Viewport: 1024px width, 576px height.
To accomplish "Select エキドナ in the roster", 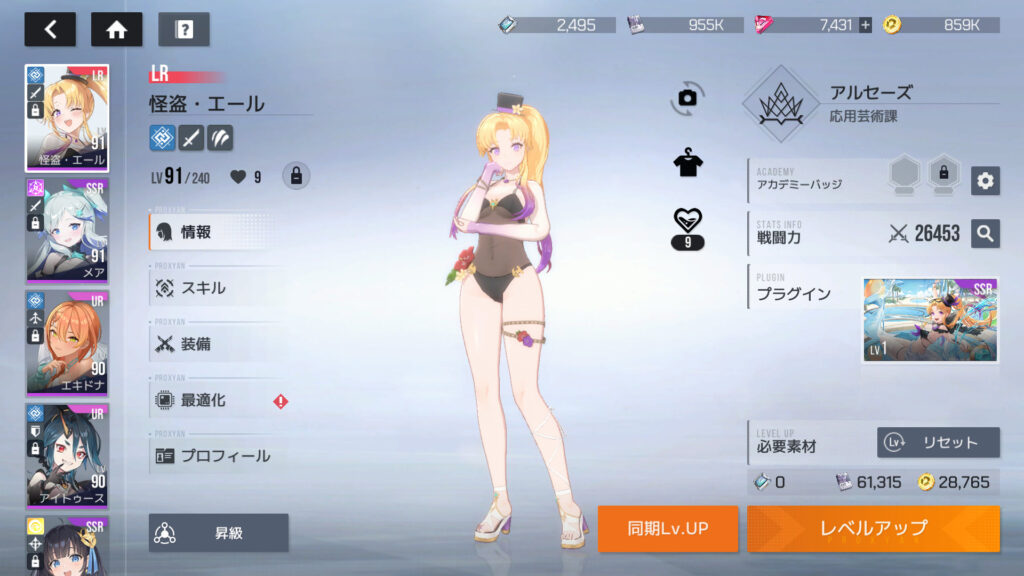I will point(67,343).
